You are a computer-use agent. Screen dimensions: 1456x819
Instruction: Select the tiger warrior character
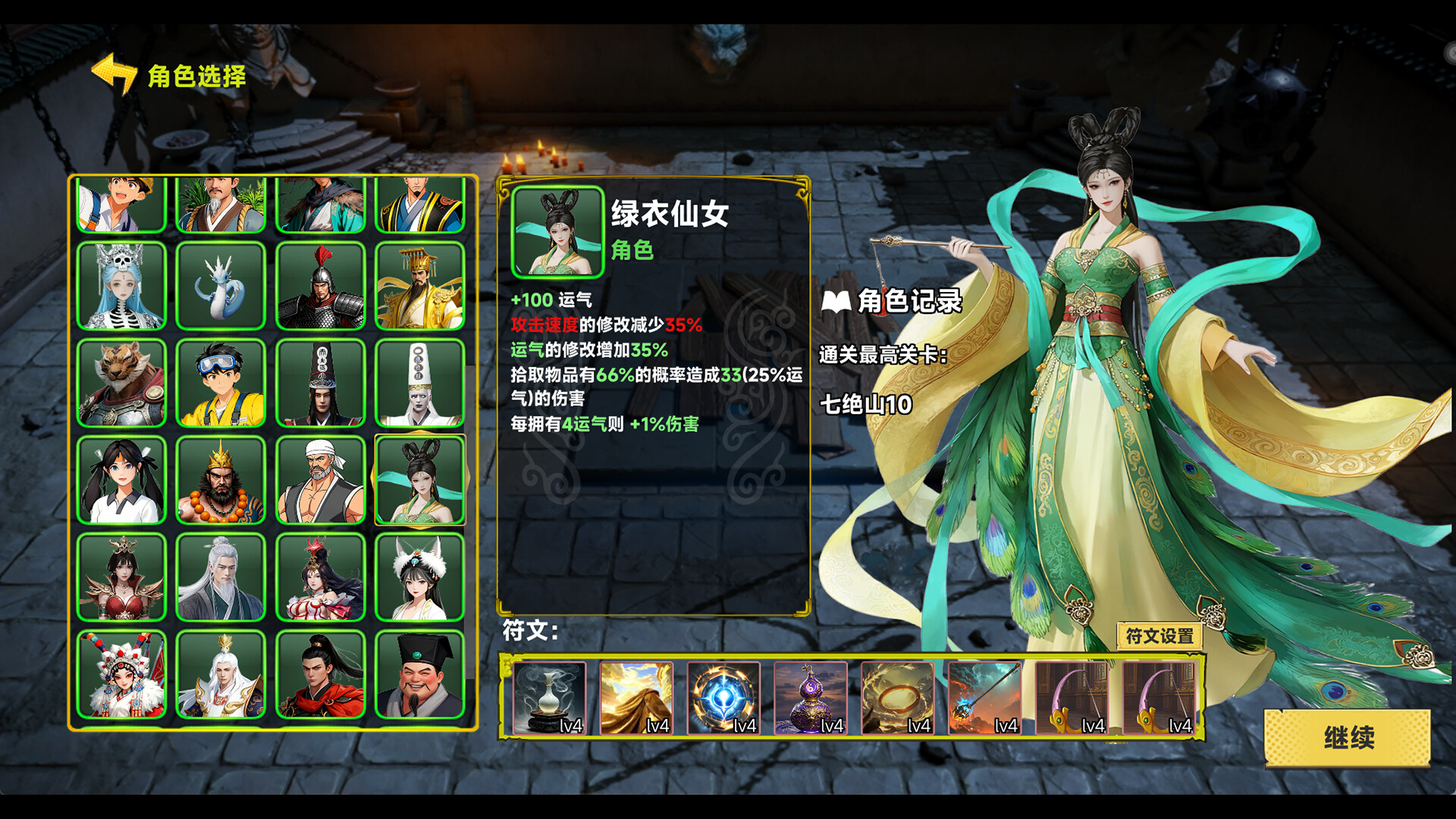(x=123, y=382)
